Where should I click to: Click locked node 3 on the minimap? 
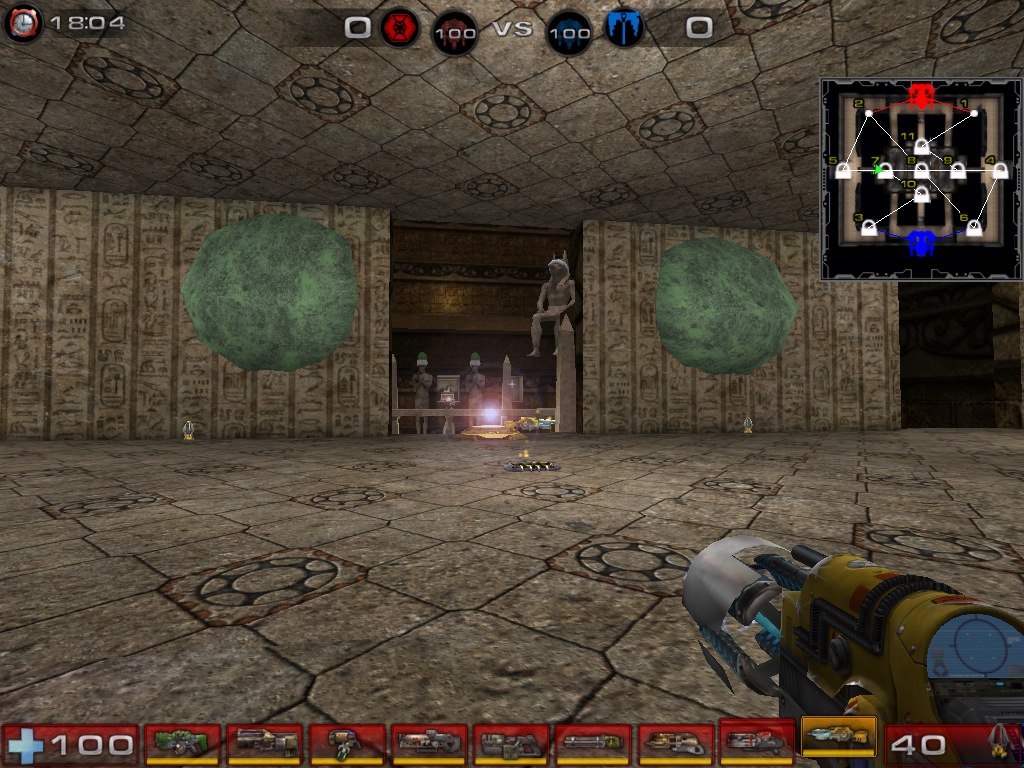click(869, 229)
